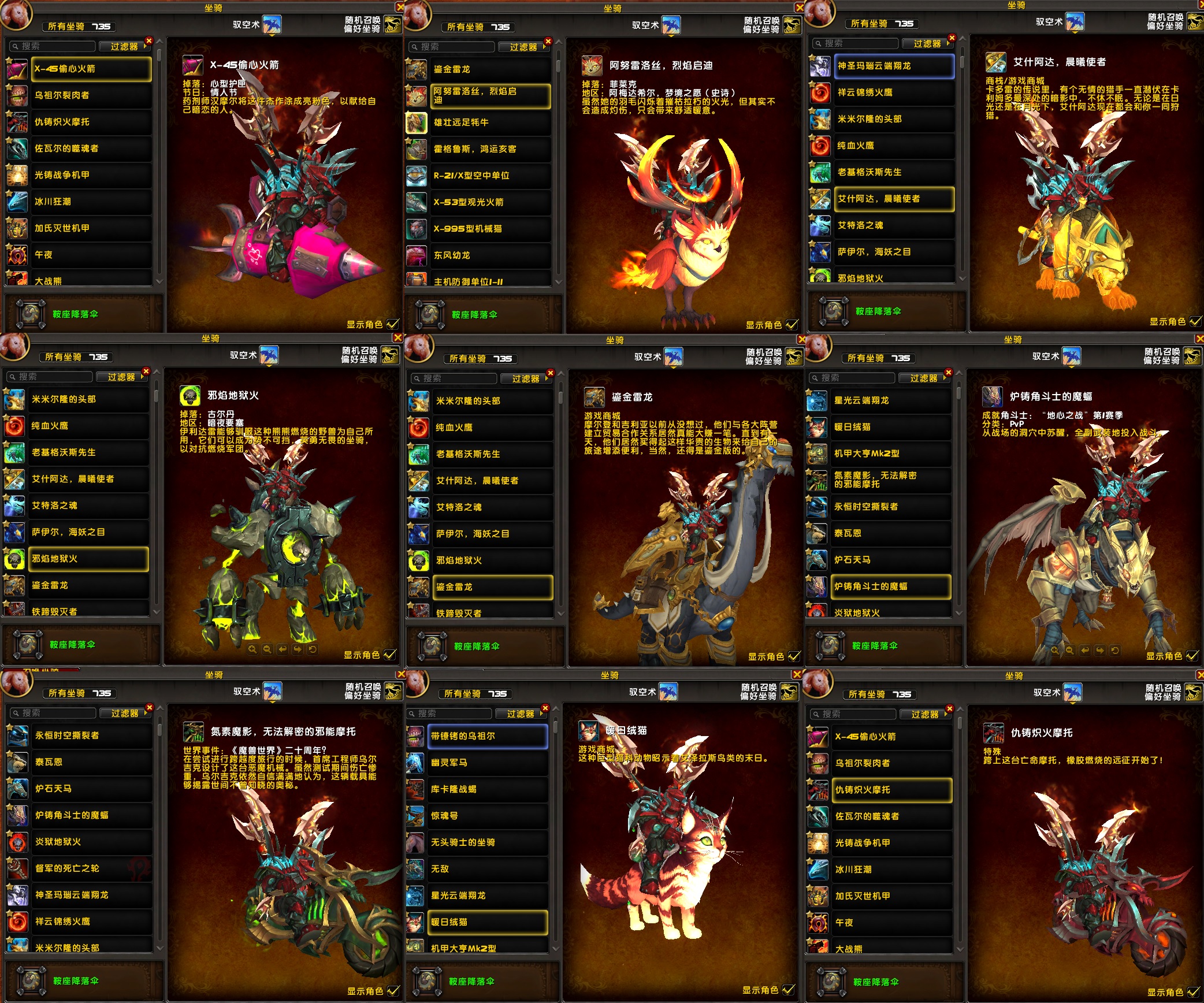
Task: Choose the 督军的死亡之轮 mount row
Action: [x=92, y=868]
